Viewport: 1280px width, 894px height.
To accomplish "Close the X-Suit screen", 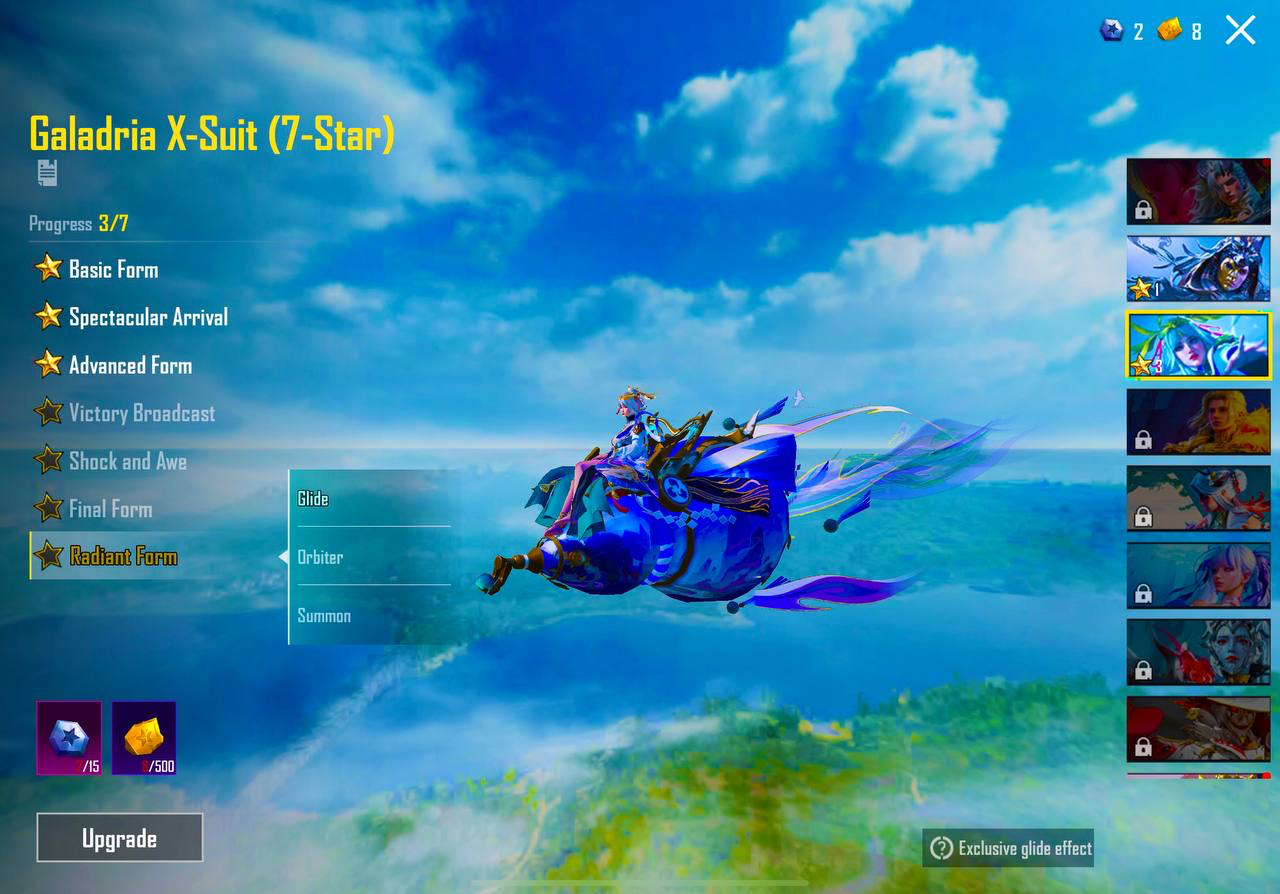I will [1240, 30].
